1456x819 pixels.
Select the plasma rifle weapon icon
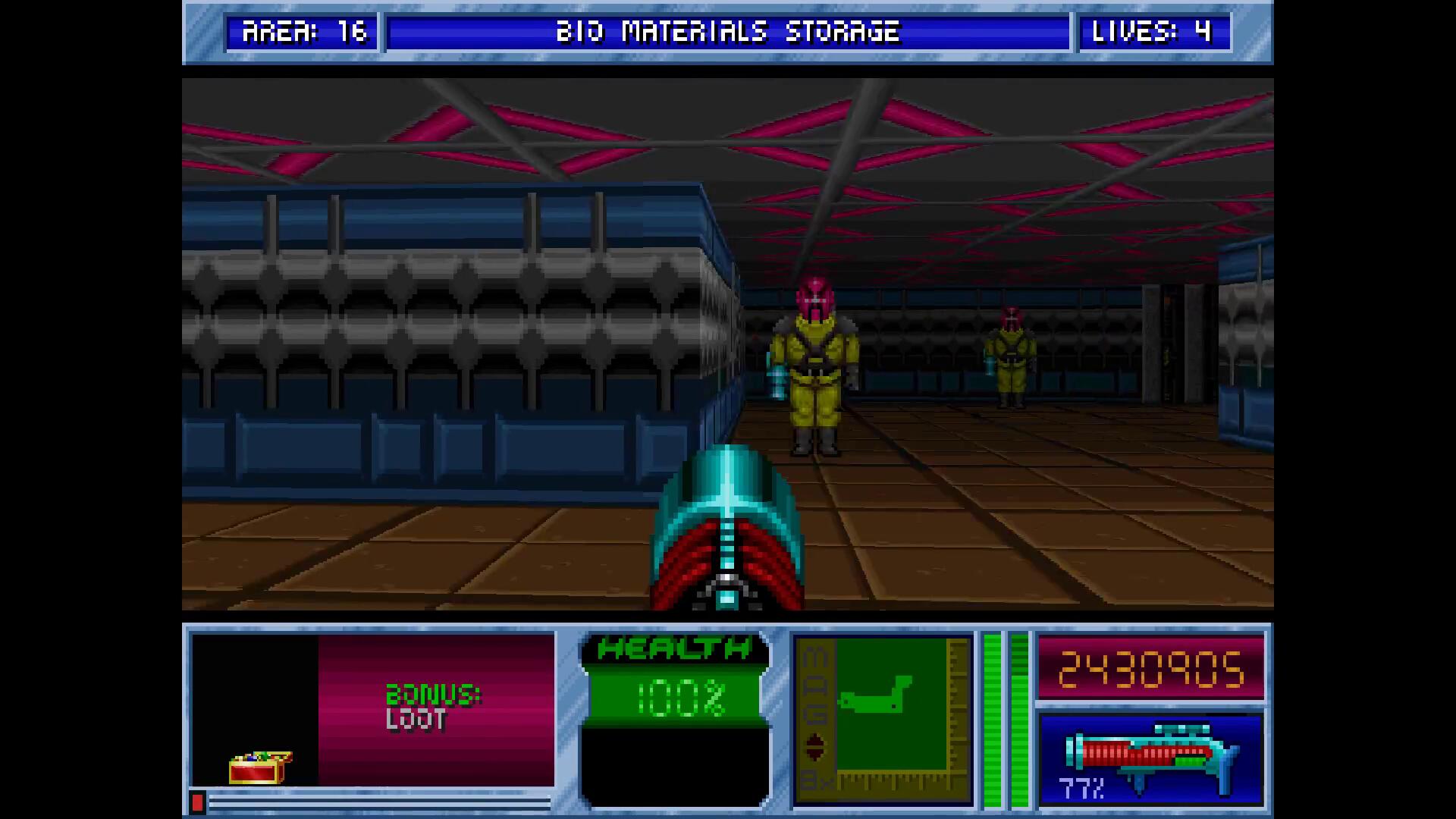[1150, 758]
